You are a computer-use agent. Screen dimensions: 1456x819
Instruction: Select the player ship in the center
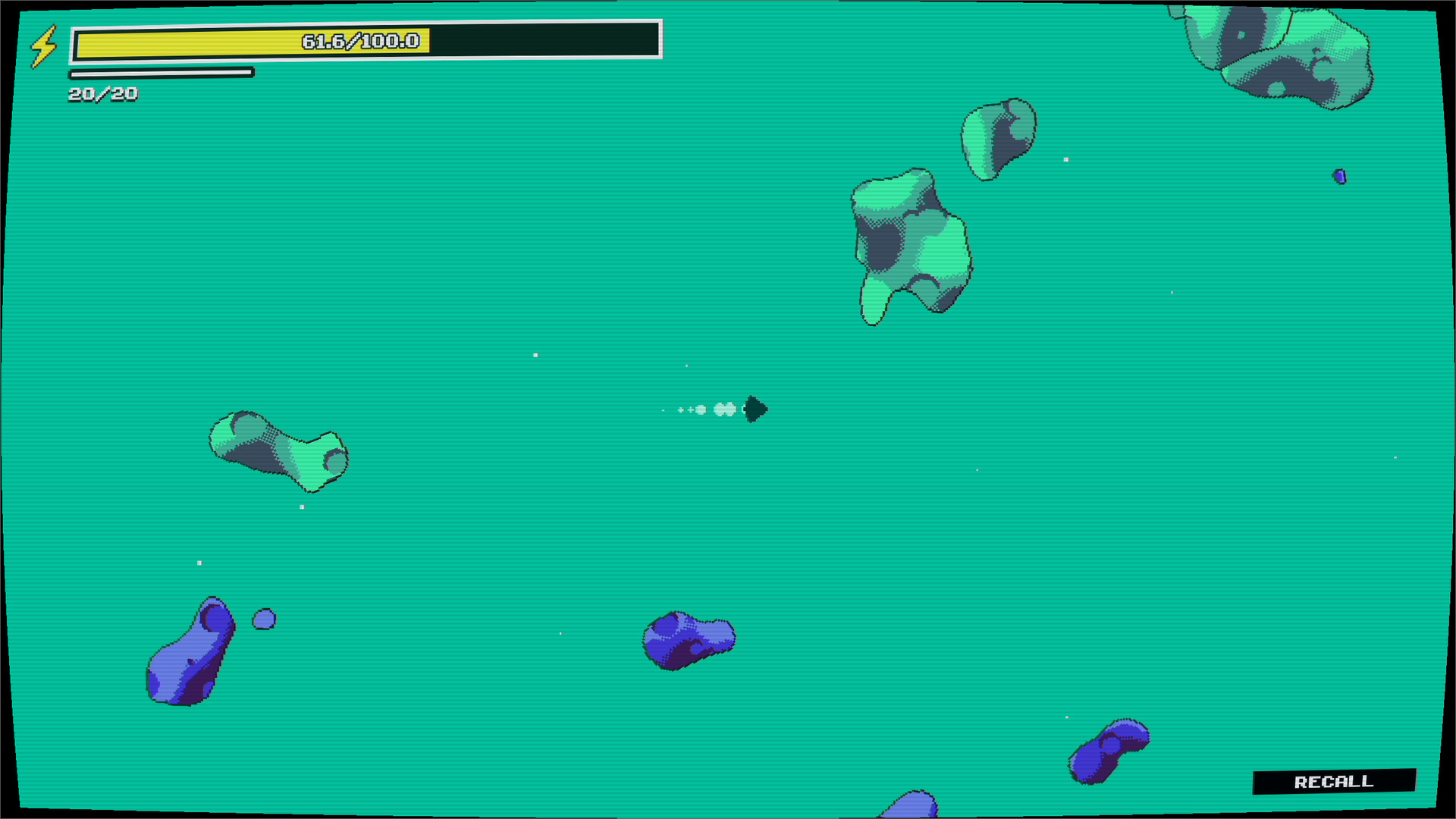pyautogui.click(x=754, y=409)
